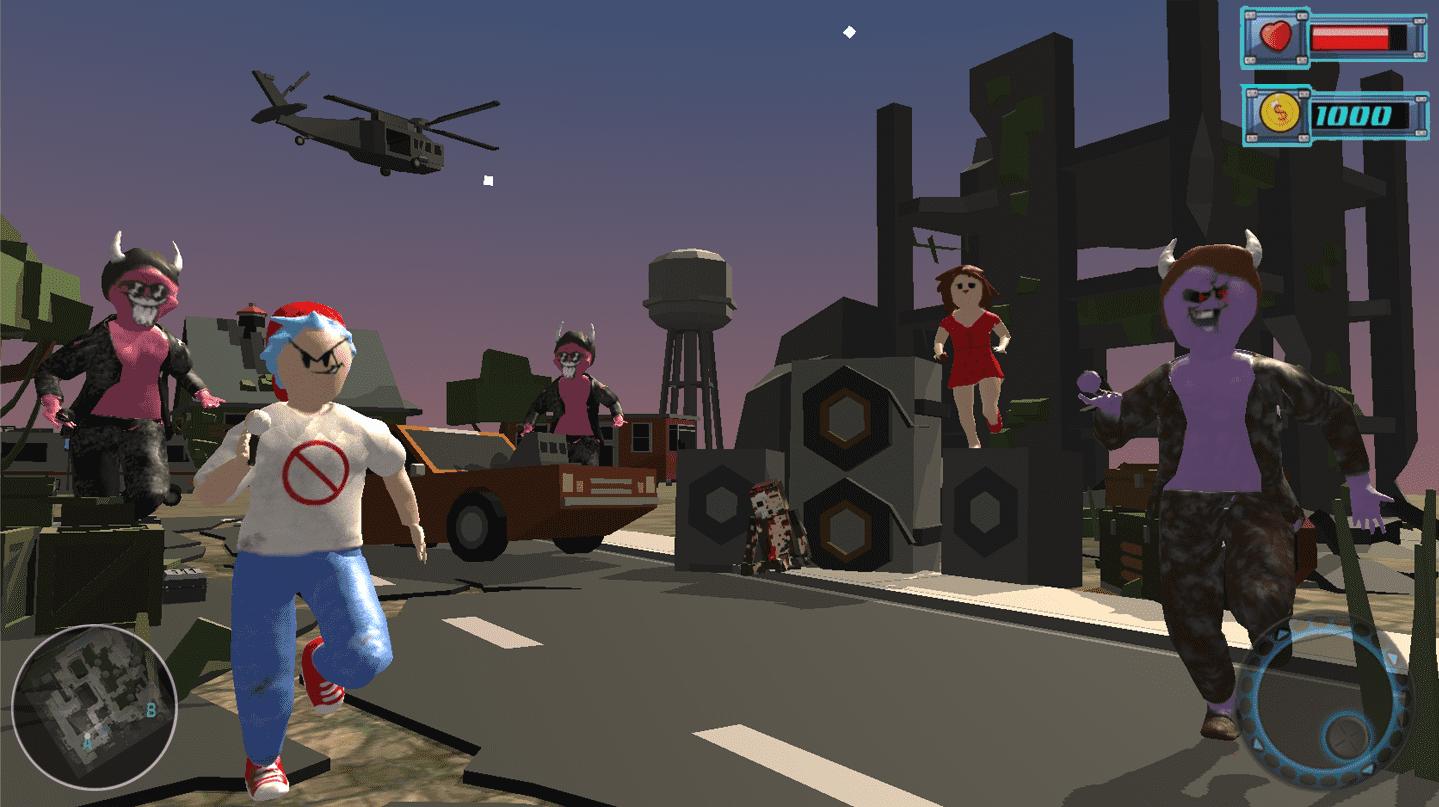The height and width of the screenshot is (807, 1439).
Task: Tap the up arrow on the movement joystick
Action: (x=1281, y=634)
